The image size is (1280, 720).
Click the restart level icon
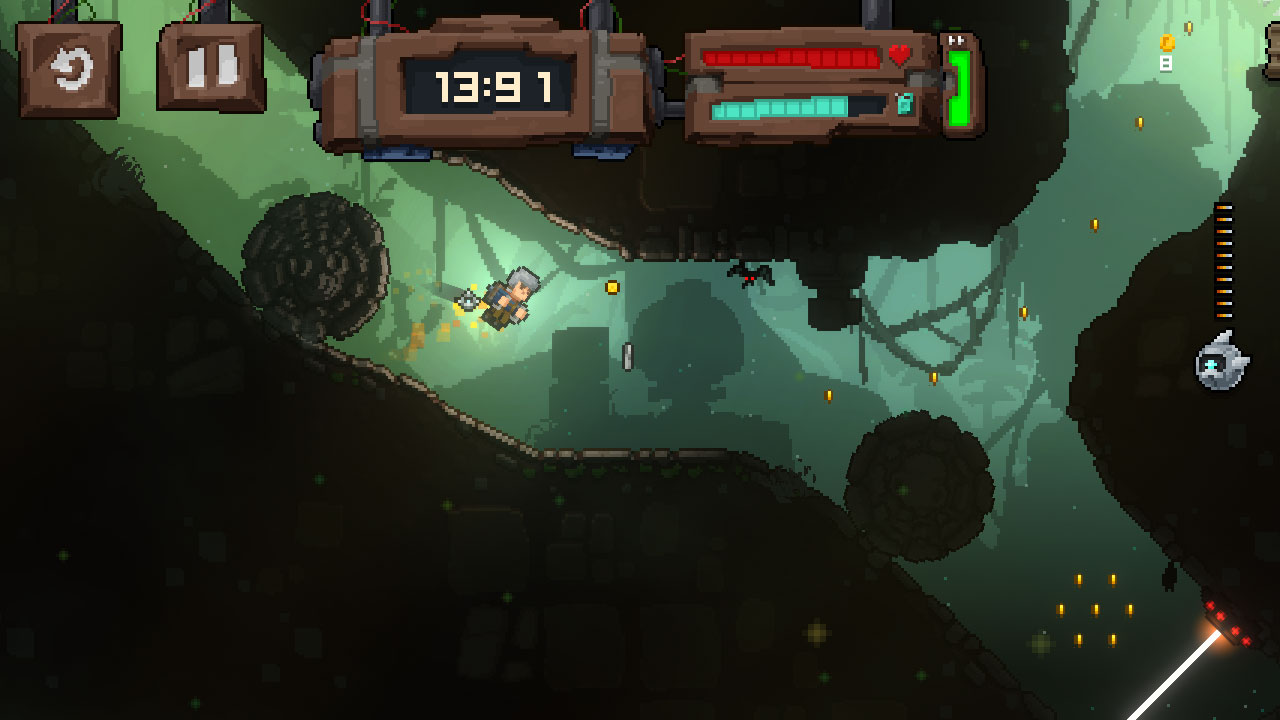pyautogui.click(x=68, y=68)
